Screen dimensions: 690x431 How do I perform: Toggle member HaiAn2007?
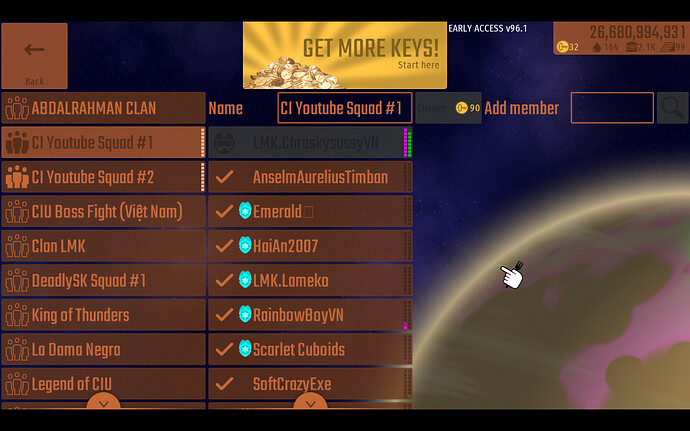310,246
